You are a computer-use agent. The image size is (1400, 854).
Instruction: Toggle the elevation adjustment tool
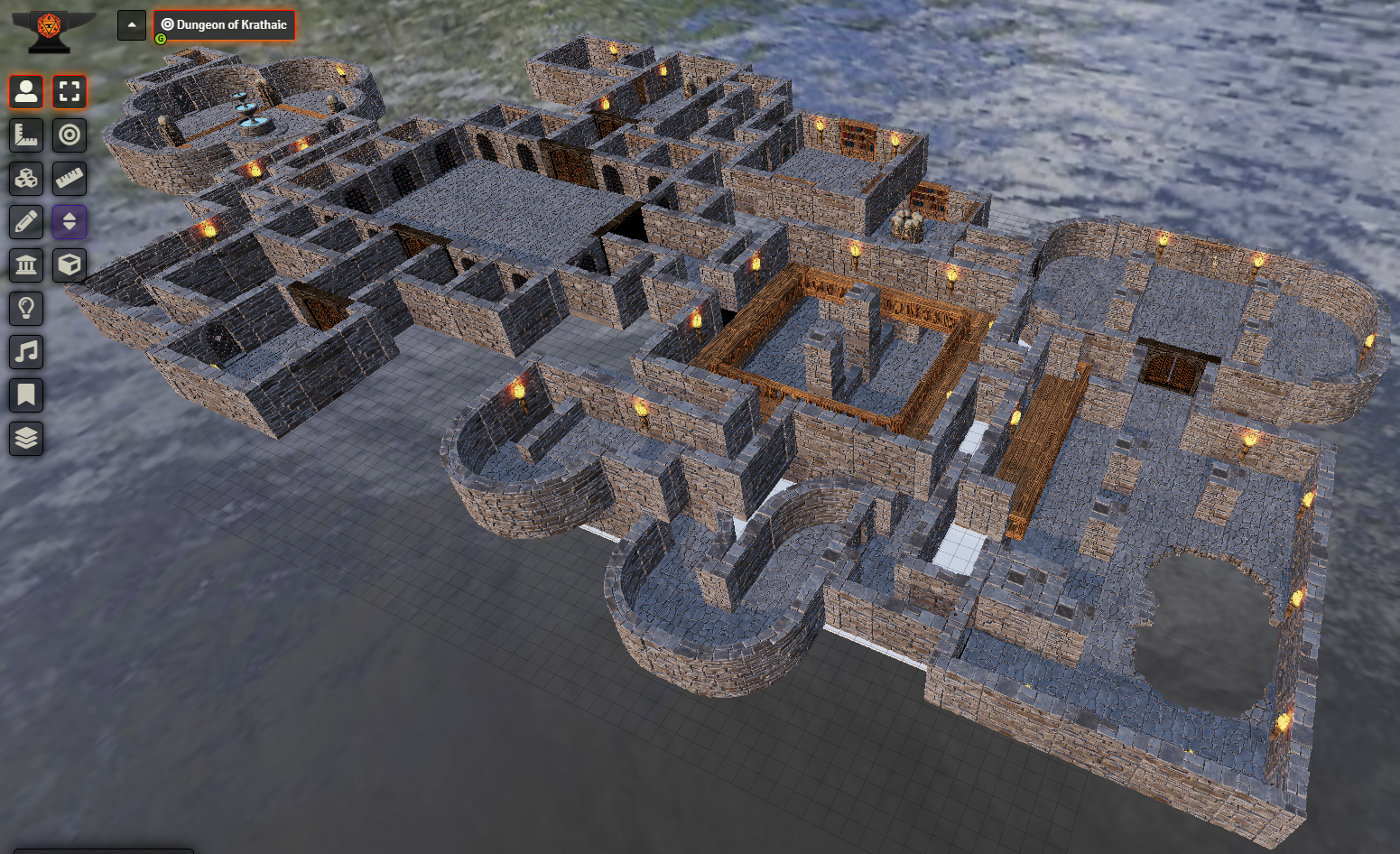(70, 222)
